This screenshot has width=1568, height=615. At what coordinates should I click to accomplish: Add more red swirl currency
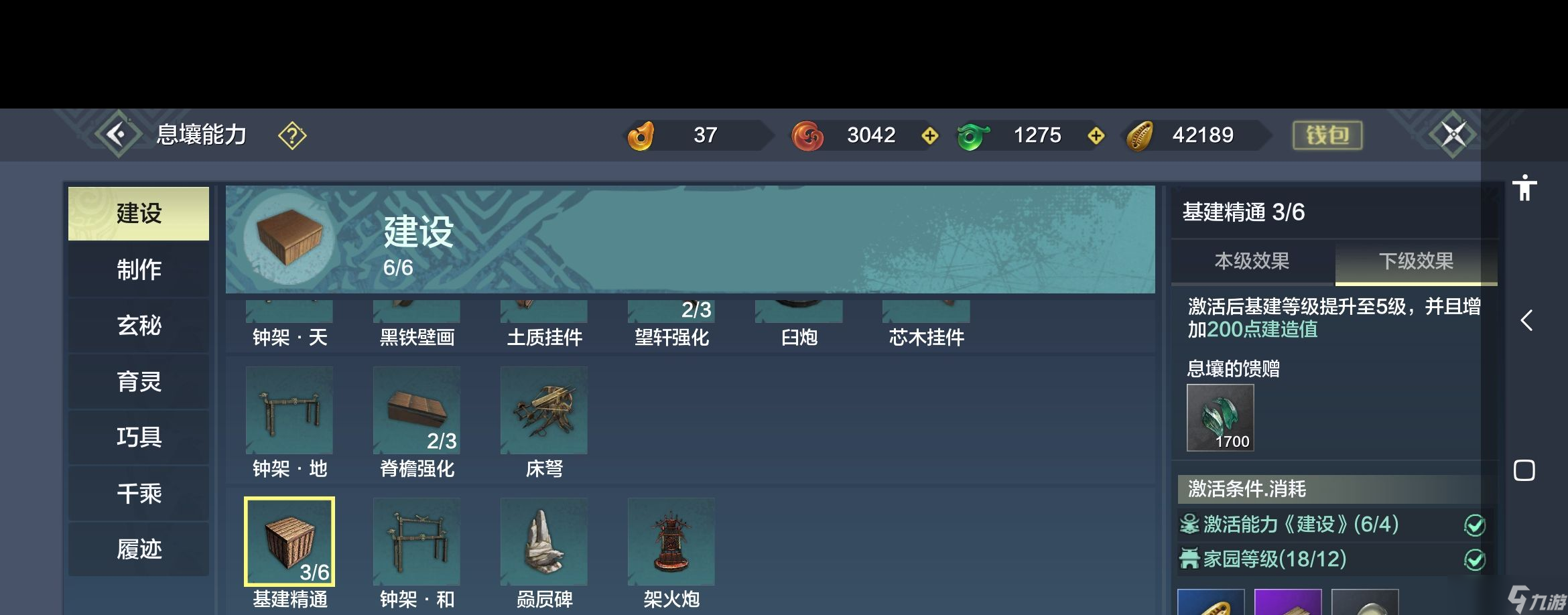click(x=930, y=136)
